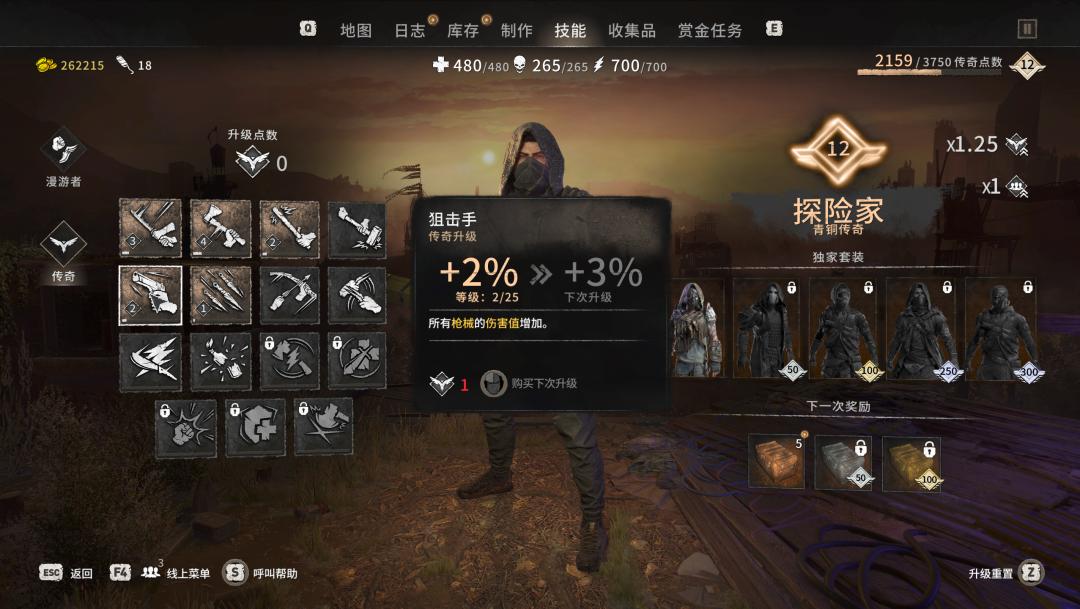Buy the next upgrade via 购买下次升级
The width and height of the screenshot is (1080, 609).
530,383
